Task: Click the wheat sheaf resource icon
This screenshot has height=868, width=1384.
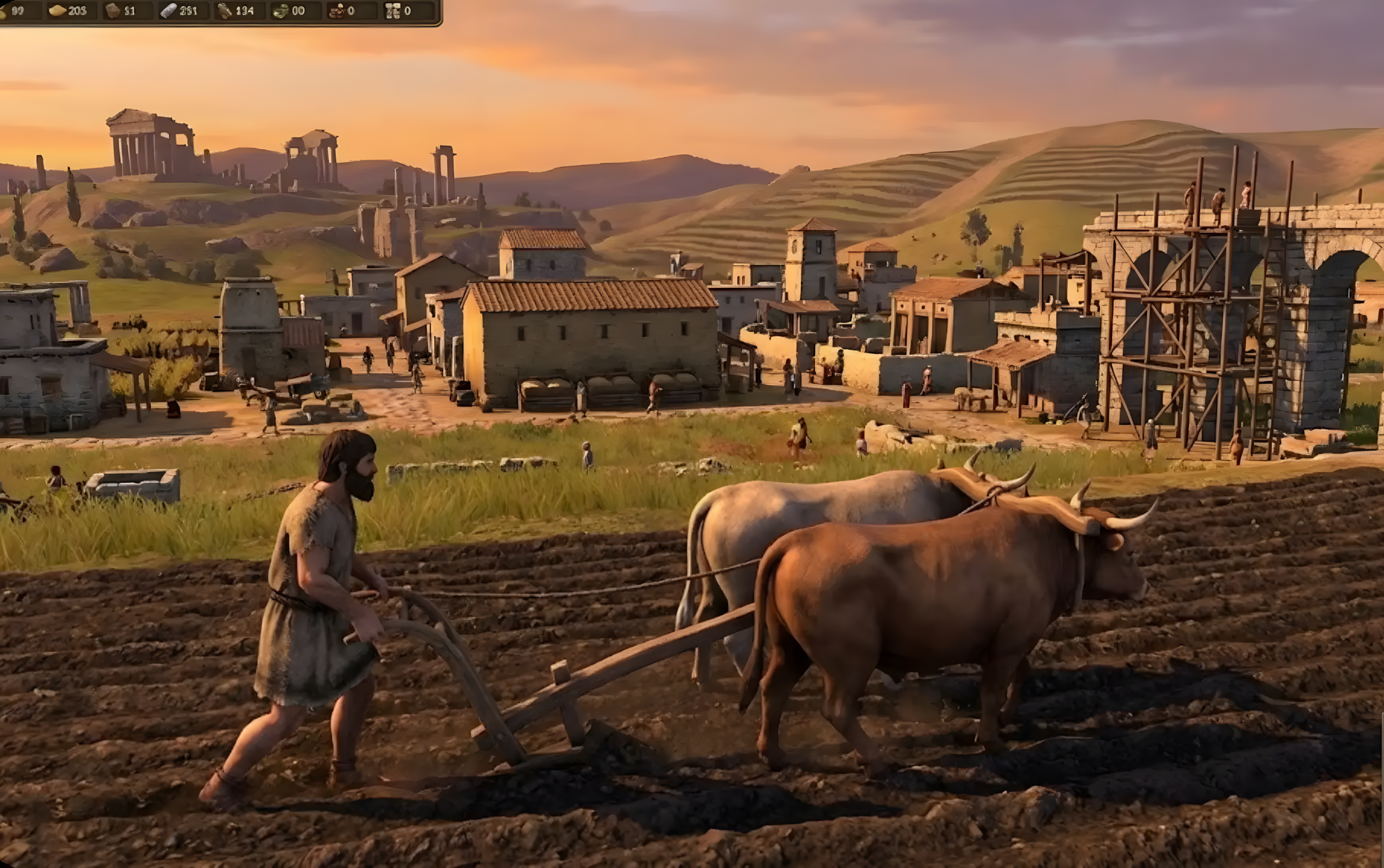Action: [x=8, y=10]
